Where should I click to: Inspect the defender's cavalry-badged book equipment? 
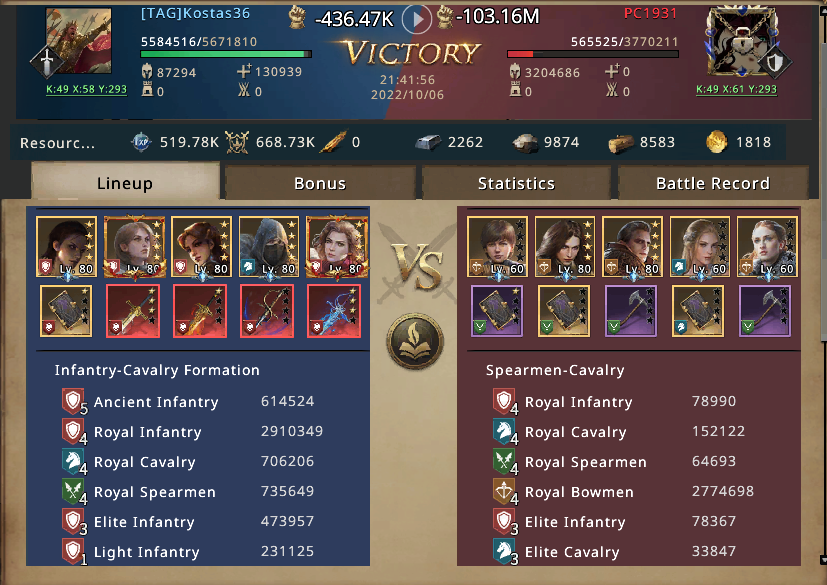pos(698,311)
